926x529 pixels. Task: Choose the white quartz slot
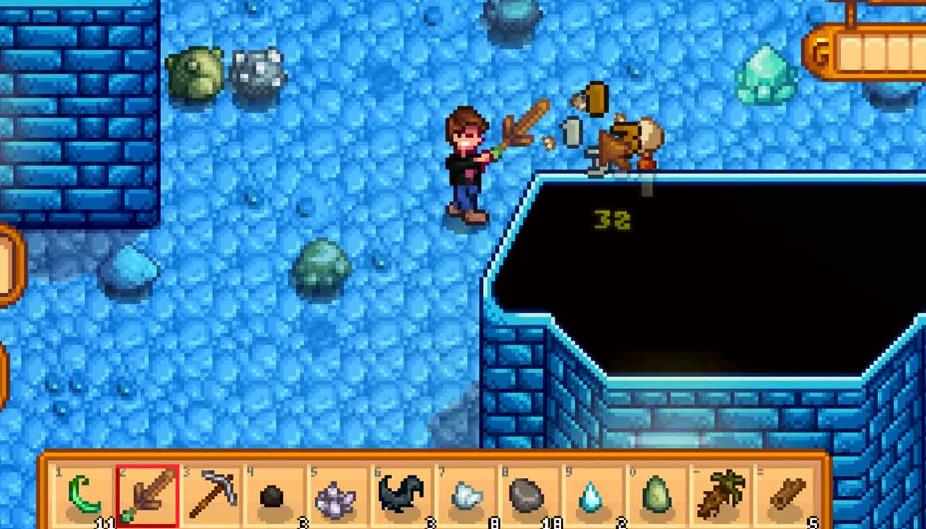tap(466, 496)
